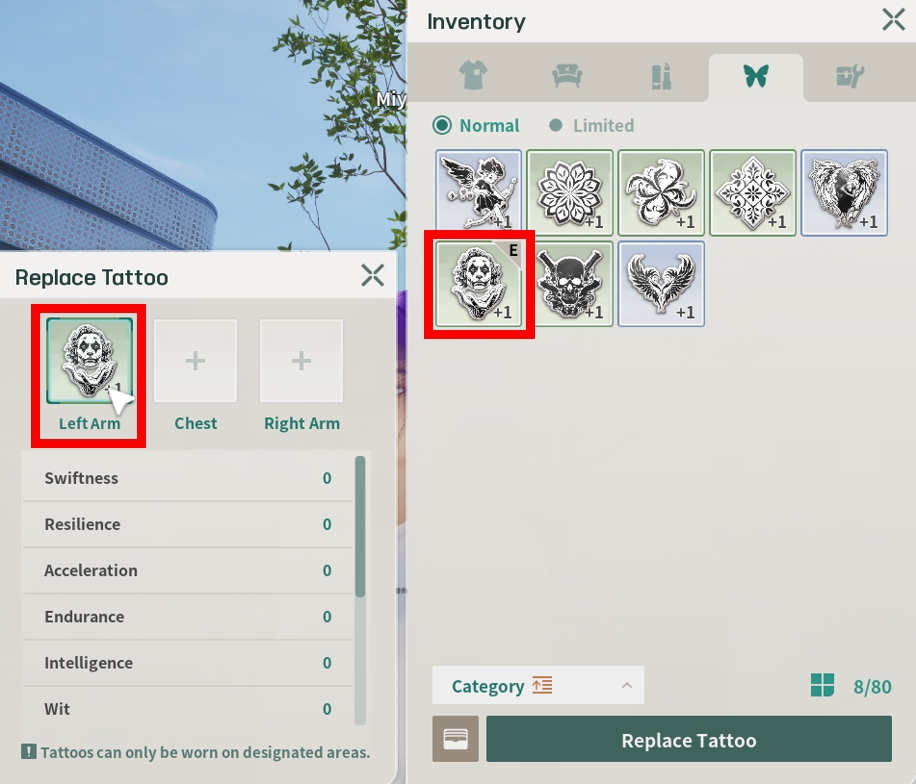Switch to the butterfly tattoo tab
916x784 pixels.
755,77
